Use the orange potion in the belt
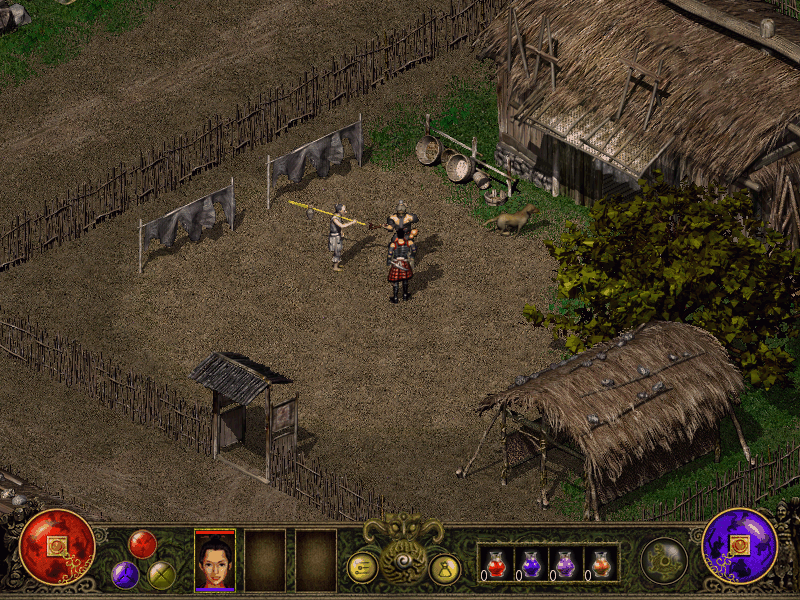This screenshot has width=800, height=600. 600,564
